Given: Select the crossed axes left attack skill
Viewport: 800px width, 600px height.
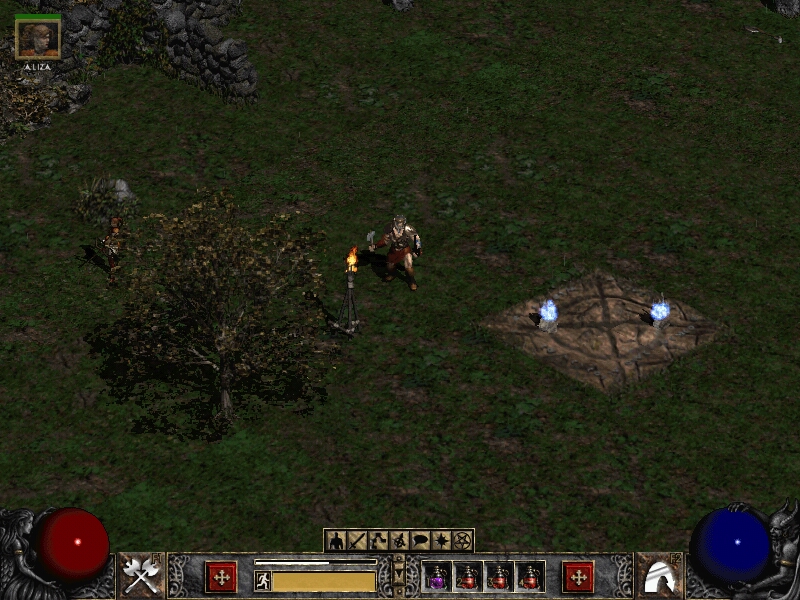Looking at the screenshot, I should [141, 575].
